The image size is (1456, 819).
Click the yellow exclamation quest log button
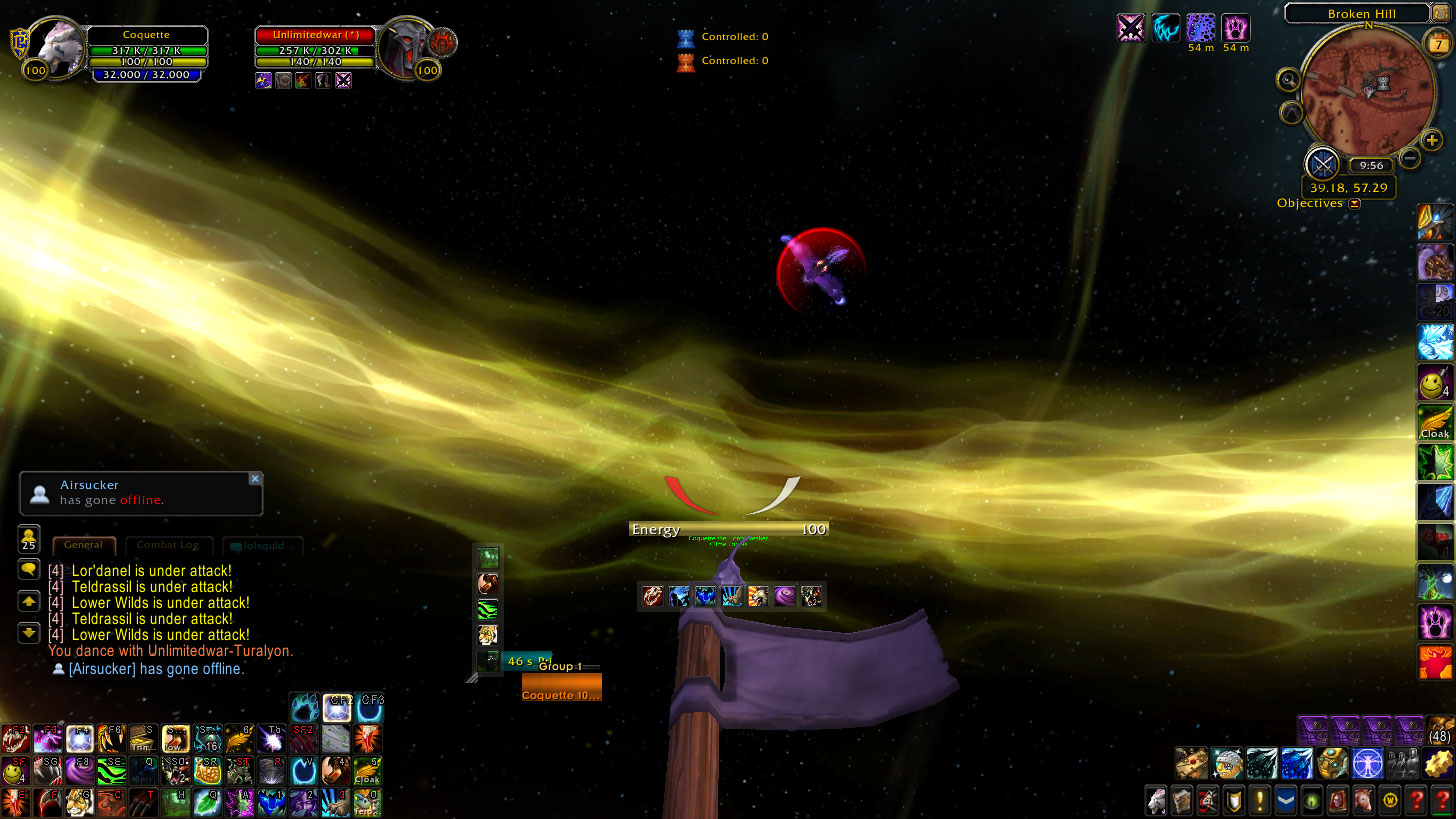pos(1259,800)
